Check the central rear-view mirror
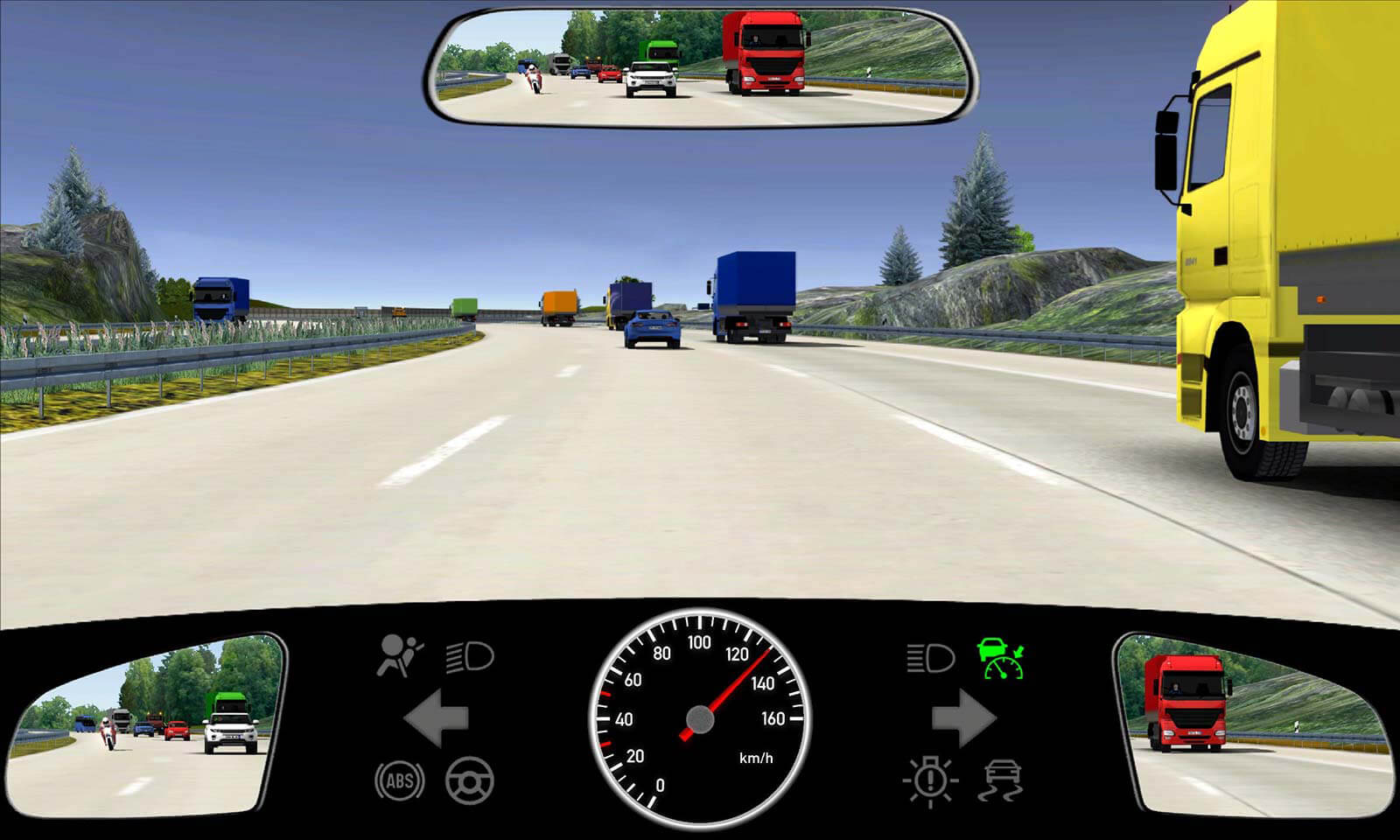1400x840 pixels. 701,66
